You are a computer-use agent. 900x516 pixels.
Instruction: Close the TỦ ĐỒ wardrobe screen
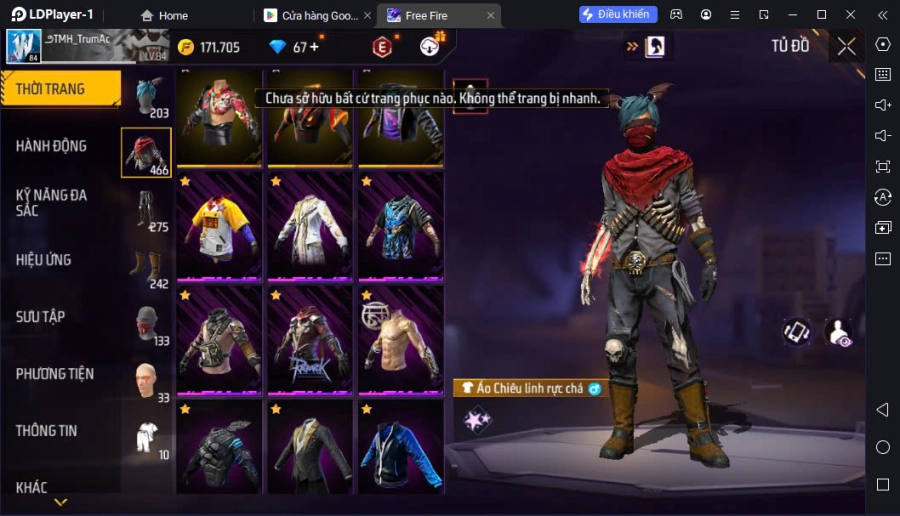(x=846, y=46)
